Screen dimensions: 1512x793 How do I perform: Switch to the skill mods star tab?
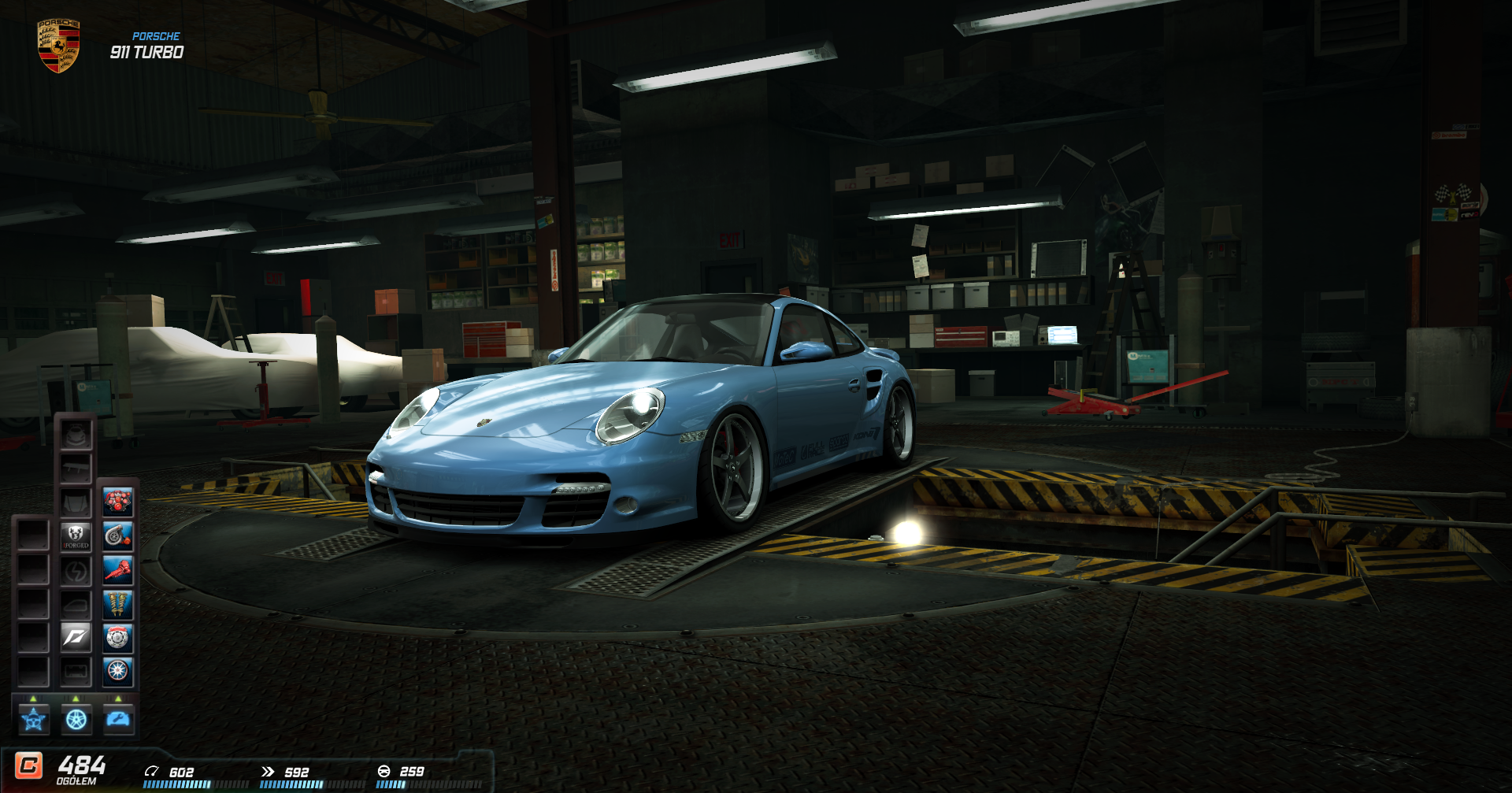[x=34, y=719]
